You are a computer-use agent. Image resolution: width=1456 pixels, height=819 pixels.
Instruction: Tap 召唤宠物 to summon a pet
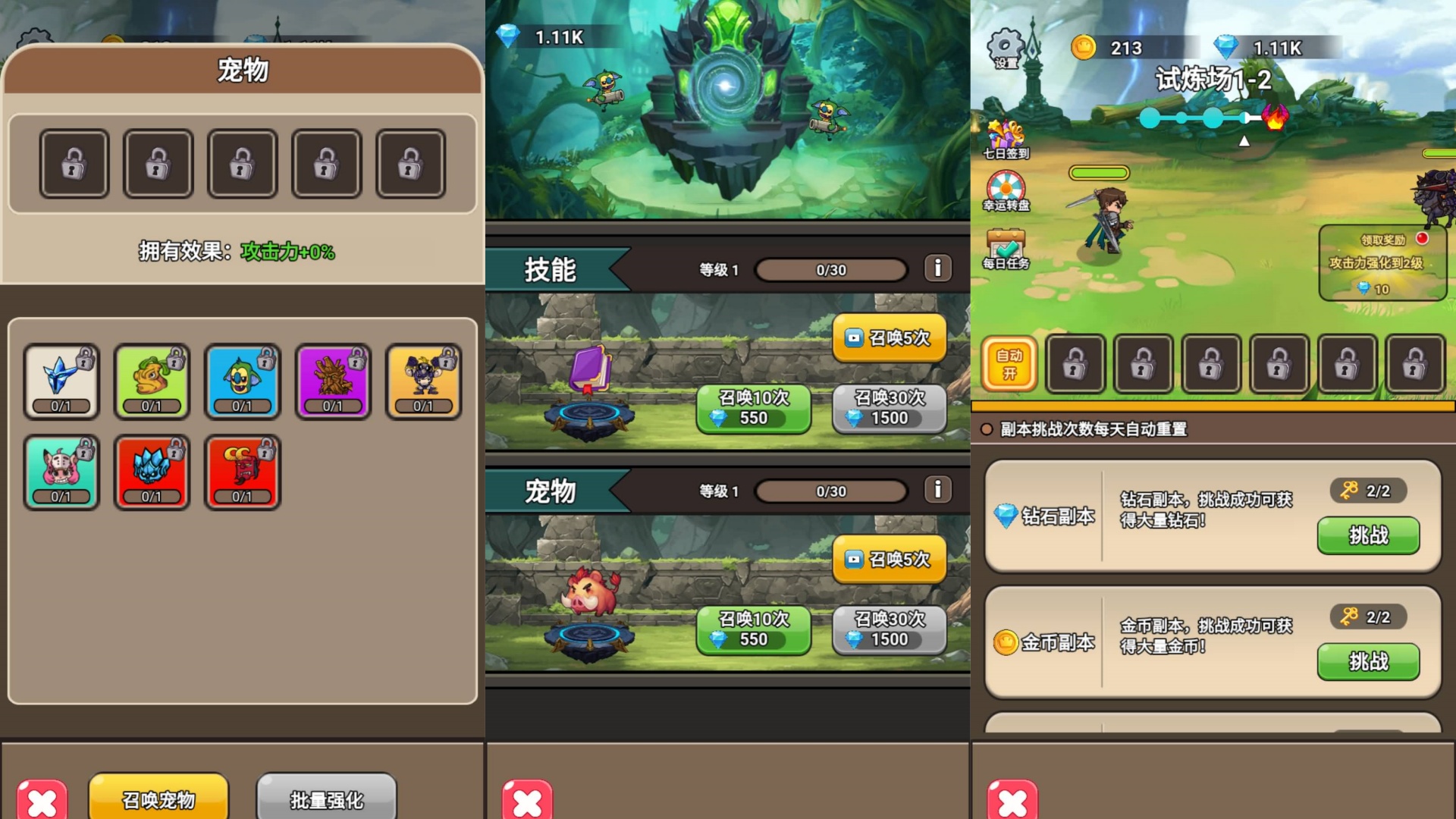158,798
